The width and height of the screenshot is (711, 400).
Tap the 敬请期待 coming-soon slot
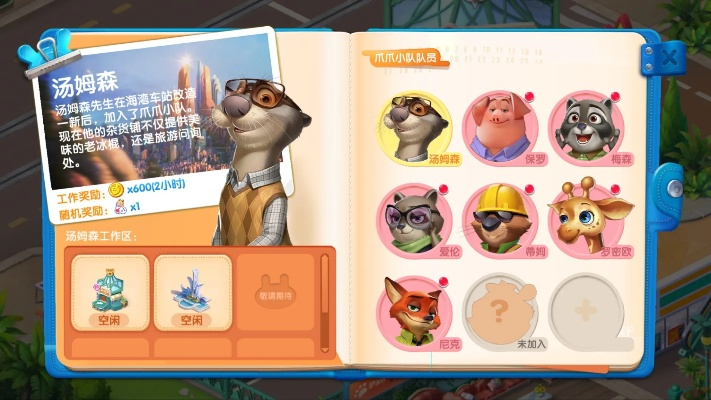pyautogui.click(x=274, y=290)
